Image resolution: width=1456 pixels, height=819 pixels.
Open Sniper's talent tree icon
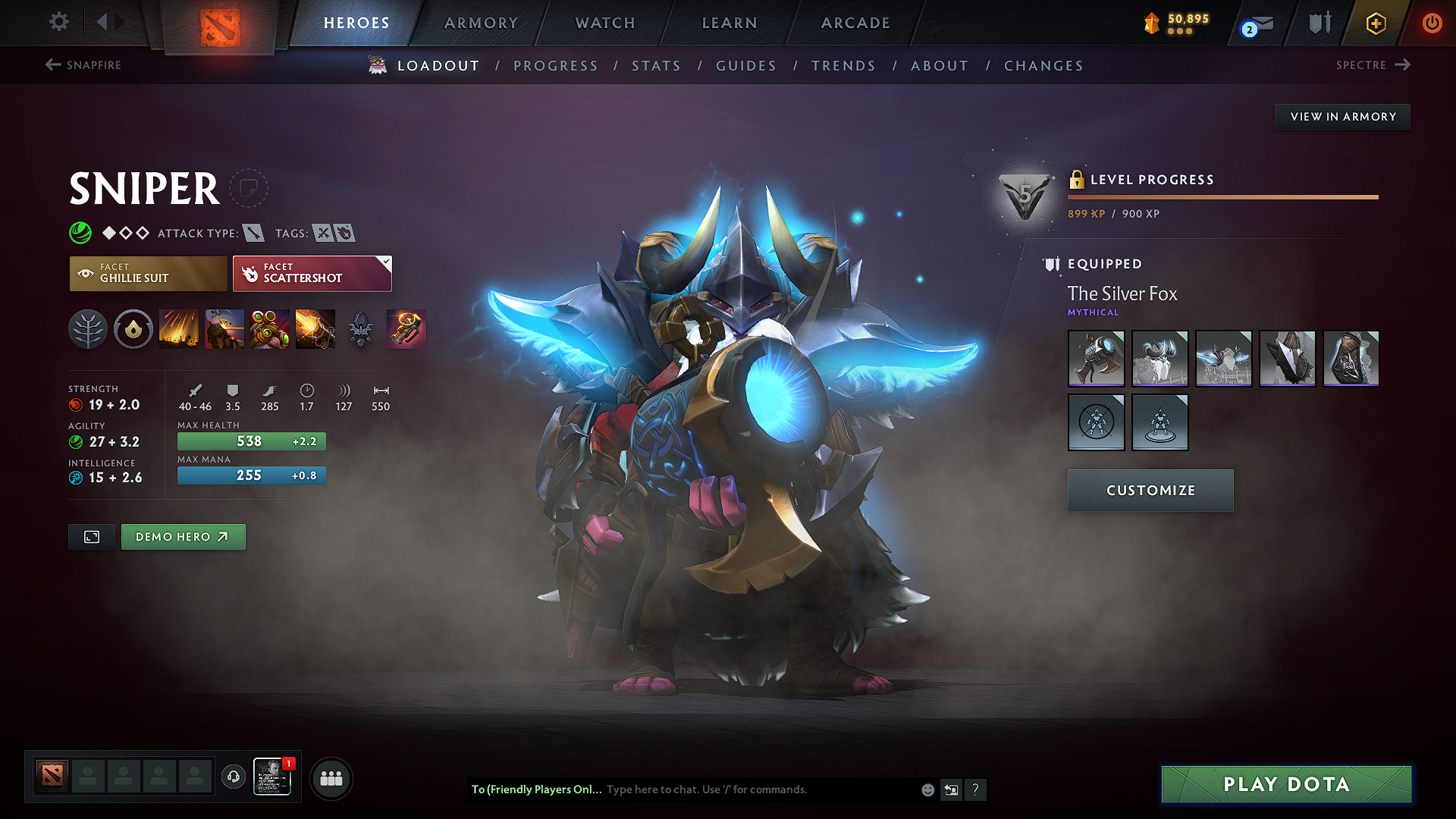[x=88, y=328]
